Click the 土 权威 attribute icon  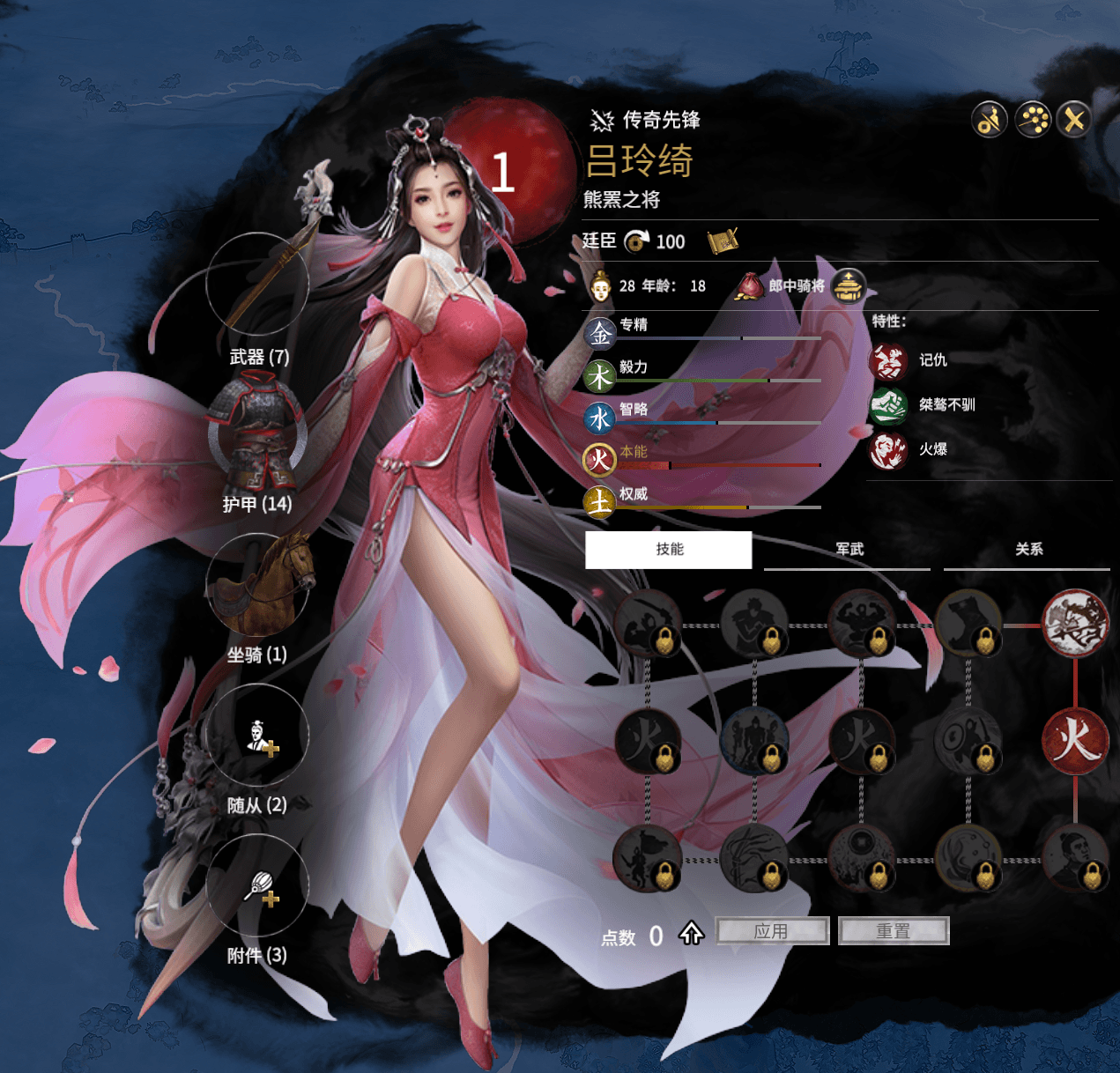pyautogui.click(x=600, y=502)
